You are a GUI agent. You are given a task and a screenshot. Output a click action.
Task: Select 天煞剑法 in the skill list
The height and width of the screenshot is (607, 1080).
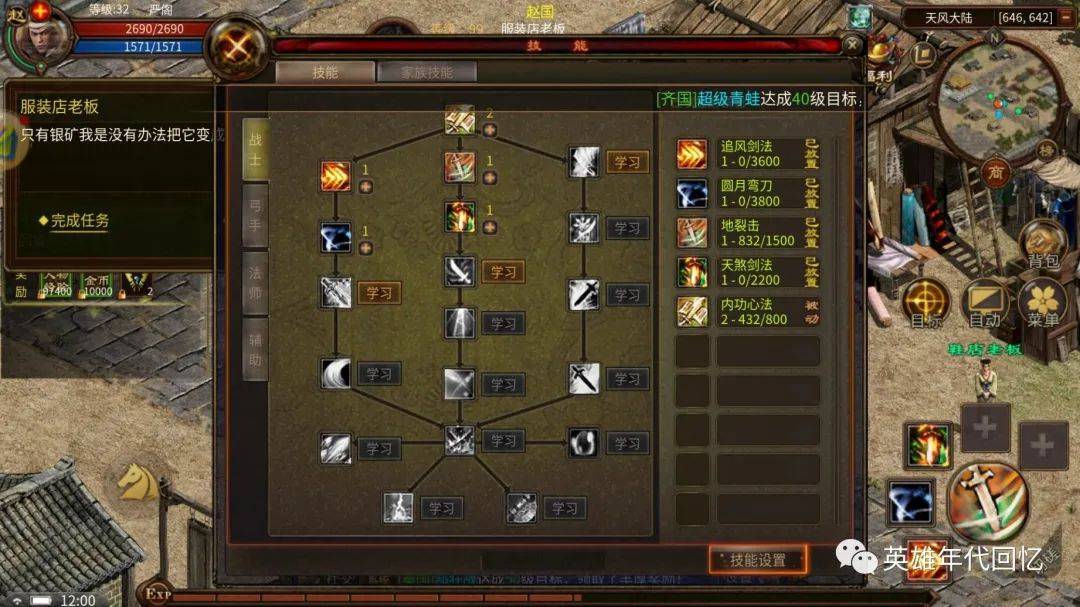pyautogui.click(x=750, y=271)
